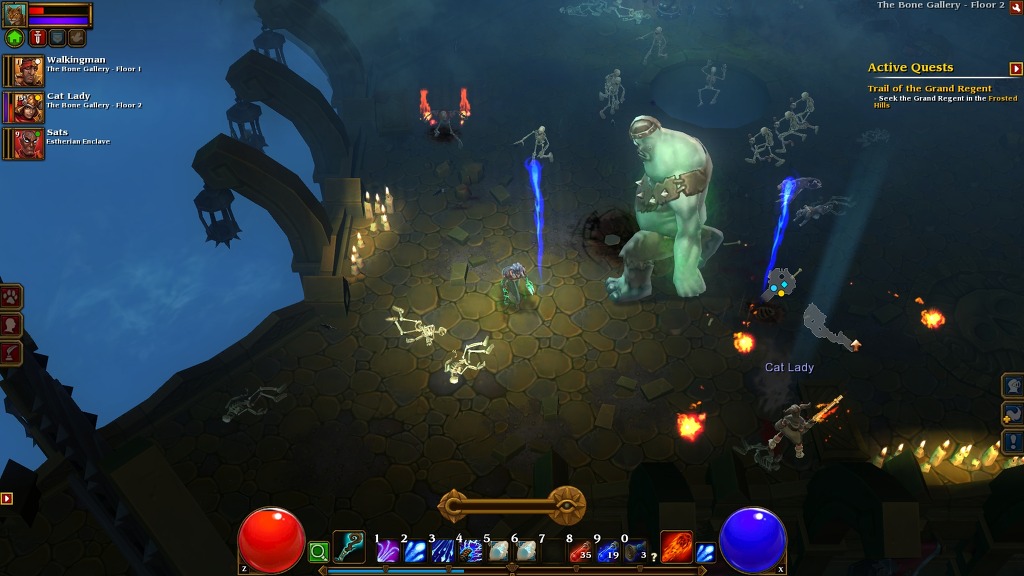Open the helmet inventory button
The image size is (1024, 576).
coord(1012,385)
